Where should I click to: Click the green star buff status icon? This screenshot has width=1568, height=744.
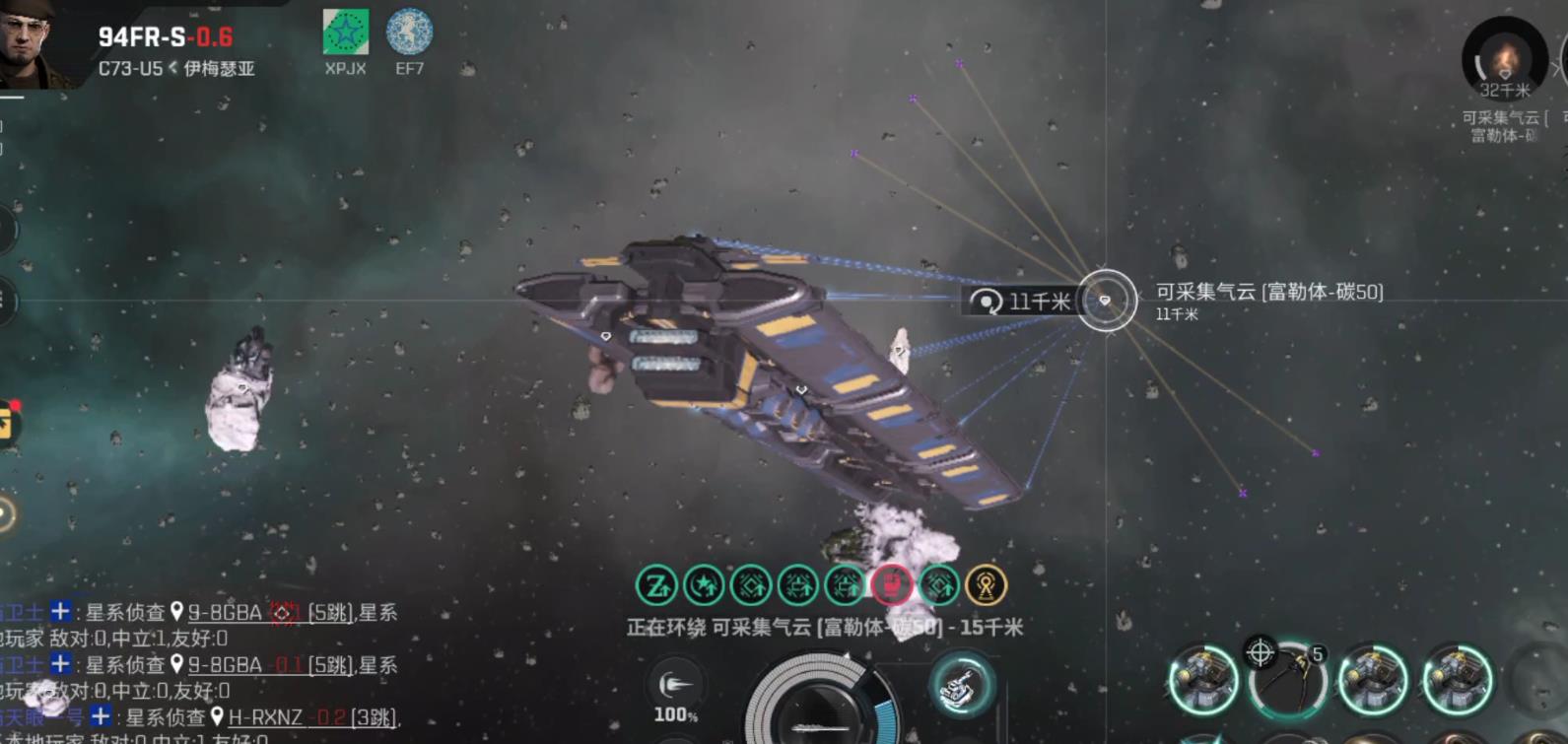point(704,585)
